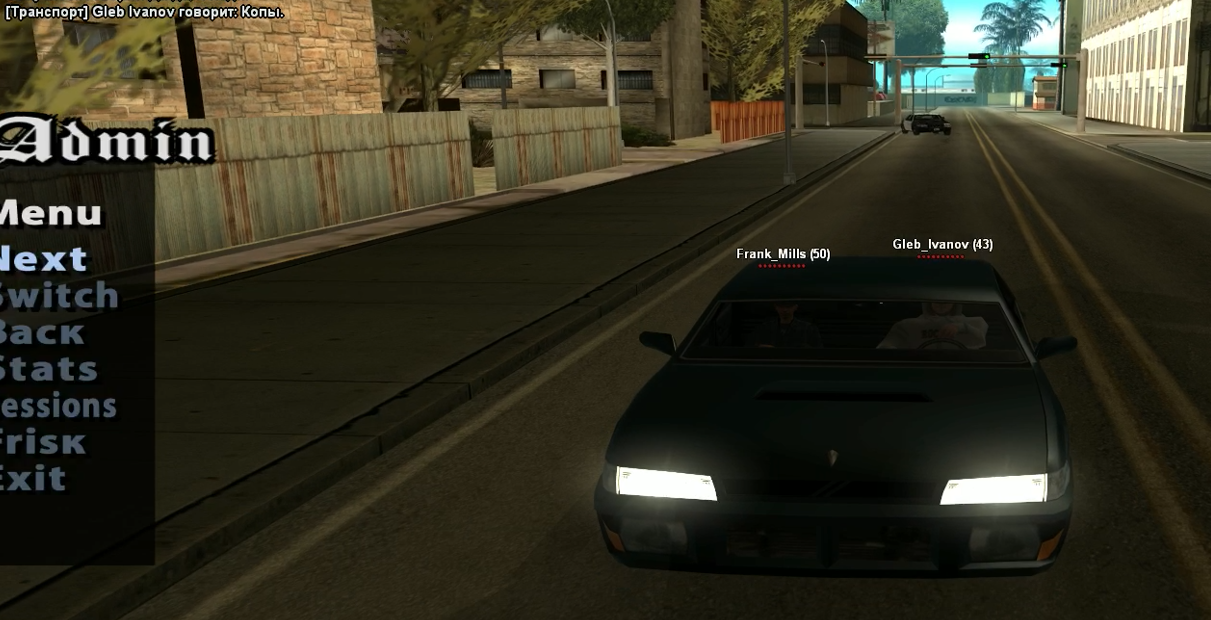This screenshot has width=1211, height=620.
Task: Open the Stats menu entry
Action: pos(48,369)
